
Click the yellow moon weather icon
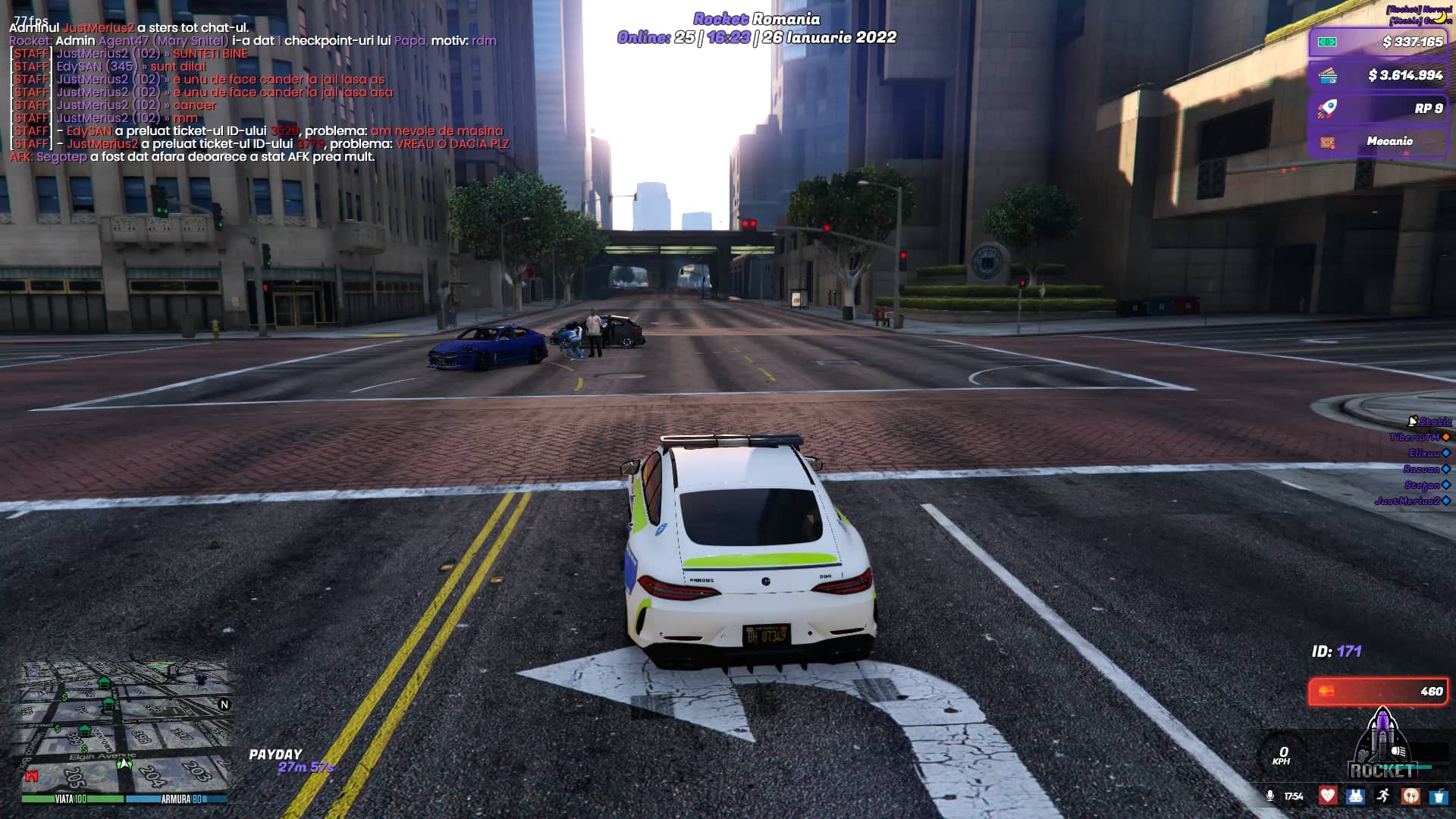1439,17
